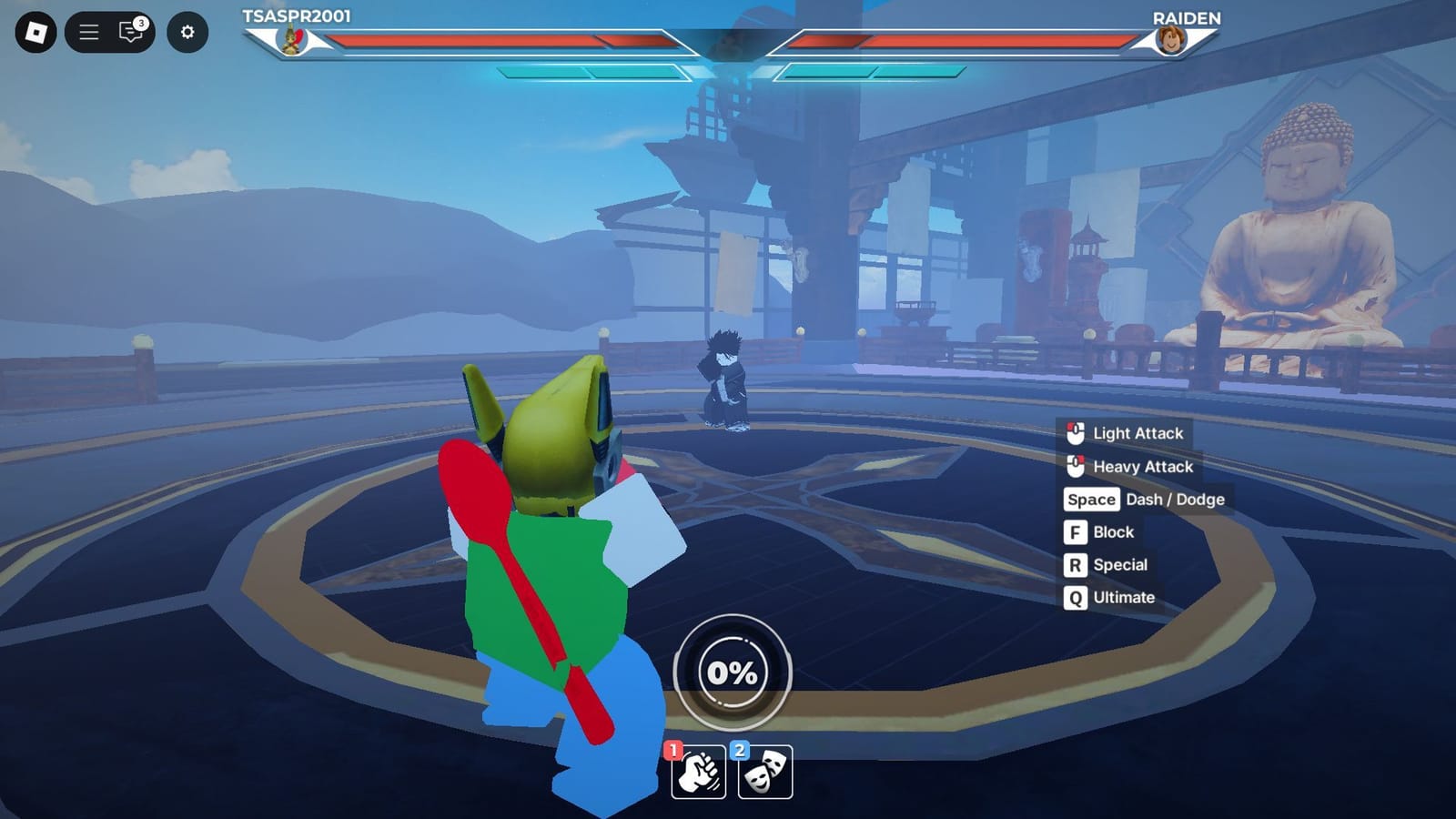Screen dimensions: 1456x819
Task: Click RAIDEN's avatar portrait
Action: (1172, 40)
